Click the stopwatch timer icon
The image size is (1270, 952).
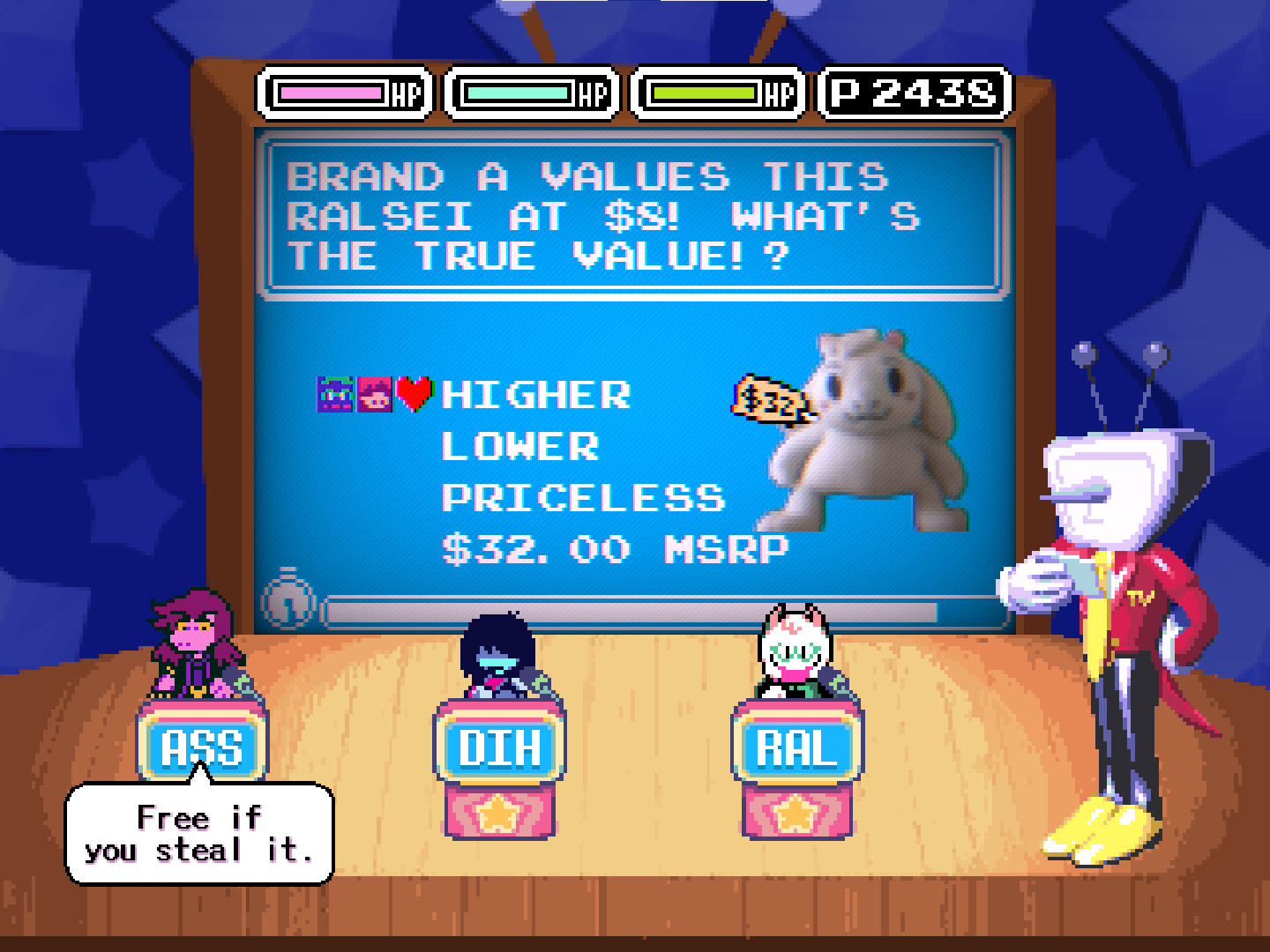[x=290, y=602]
